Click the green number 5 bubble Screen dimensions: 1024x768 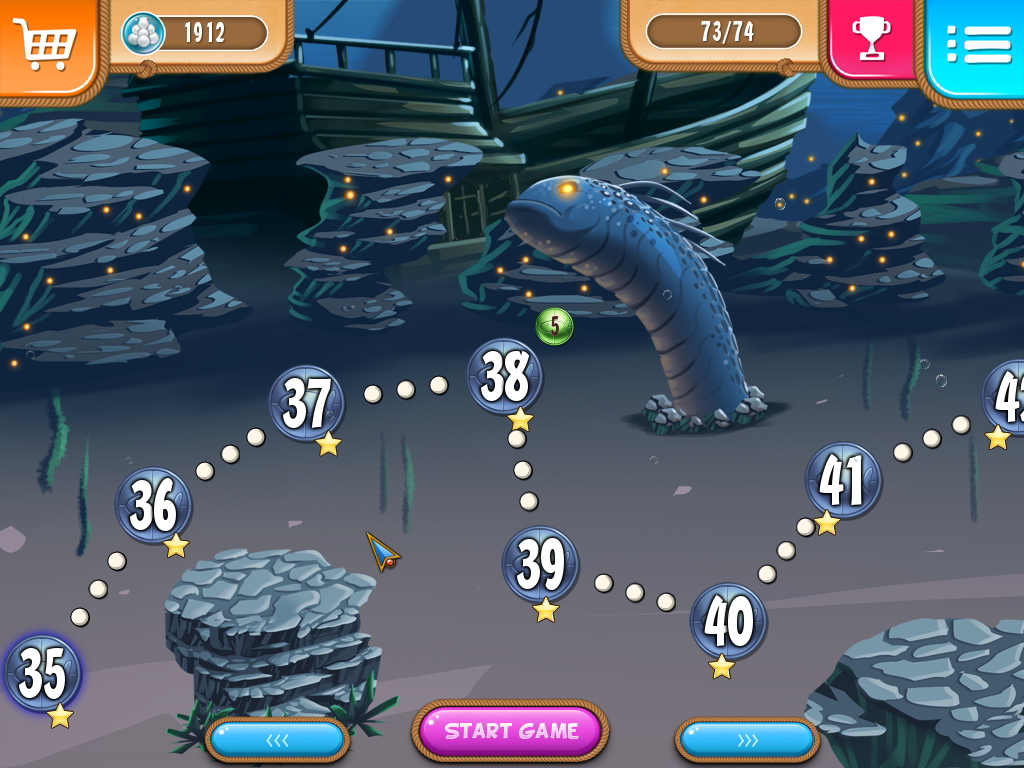point(555,326)
